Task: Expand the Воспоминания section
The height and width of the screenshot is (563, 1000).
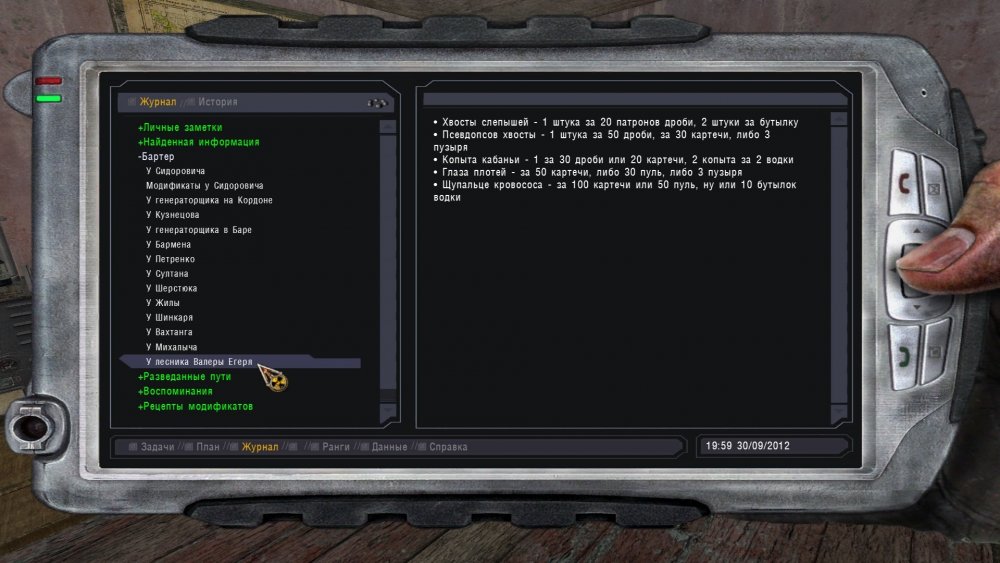Action: point(175,392)
